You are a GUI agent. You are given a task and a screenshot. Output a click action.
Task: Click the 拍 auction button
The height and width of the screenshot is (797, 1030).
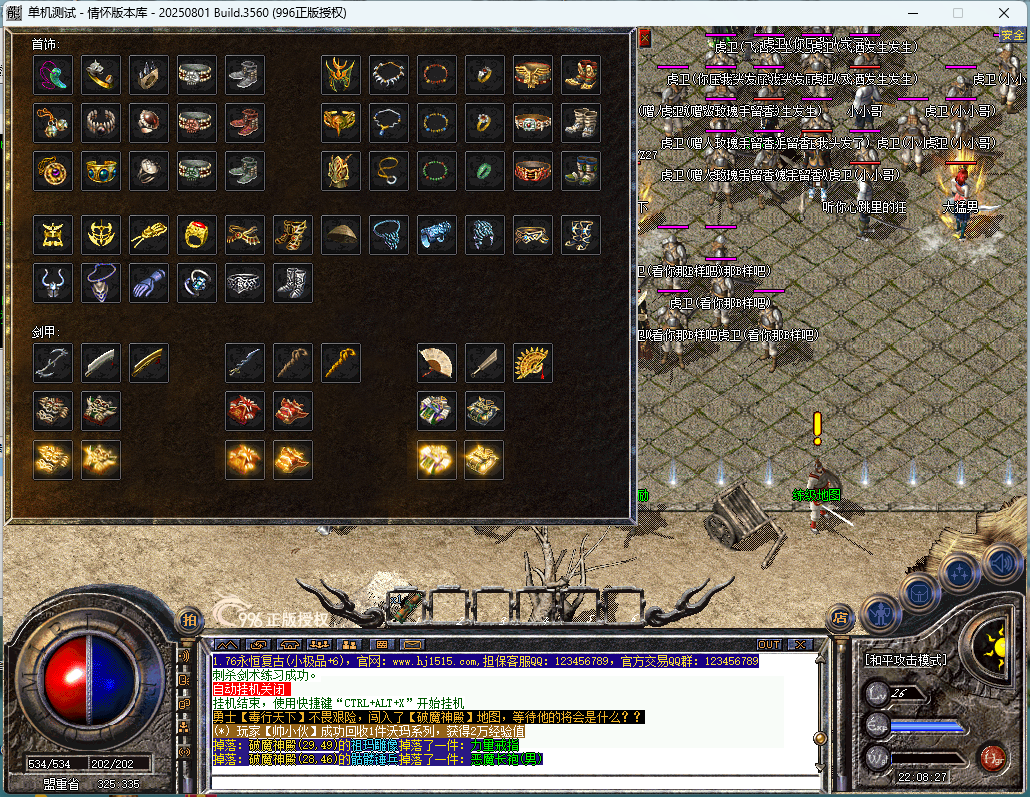click(x=189, y=620)
